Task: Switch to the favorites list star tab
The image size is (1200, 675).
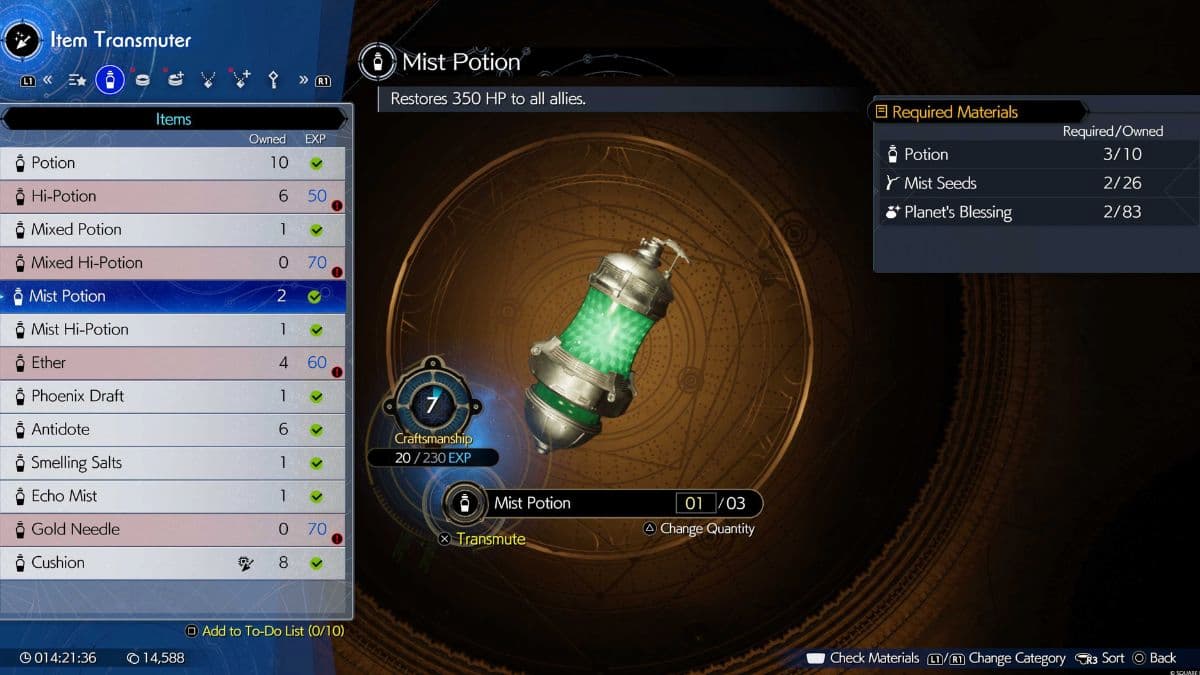Action: tap(77, 80)
